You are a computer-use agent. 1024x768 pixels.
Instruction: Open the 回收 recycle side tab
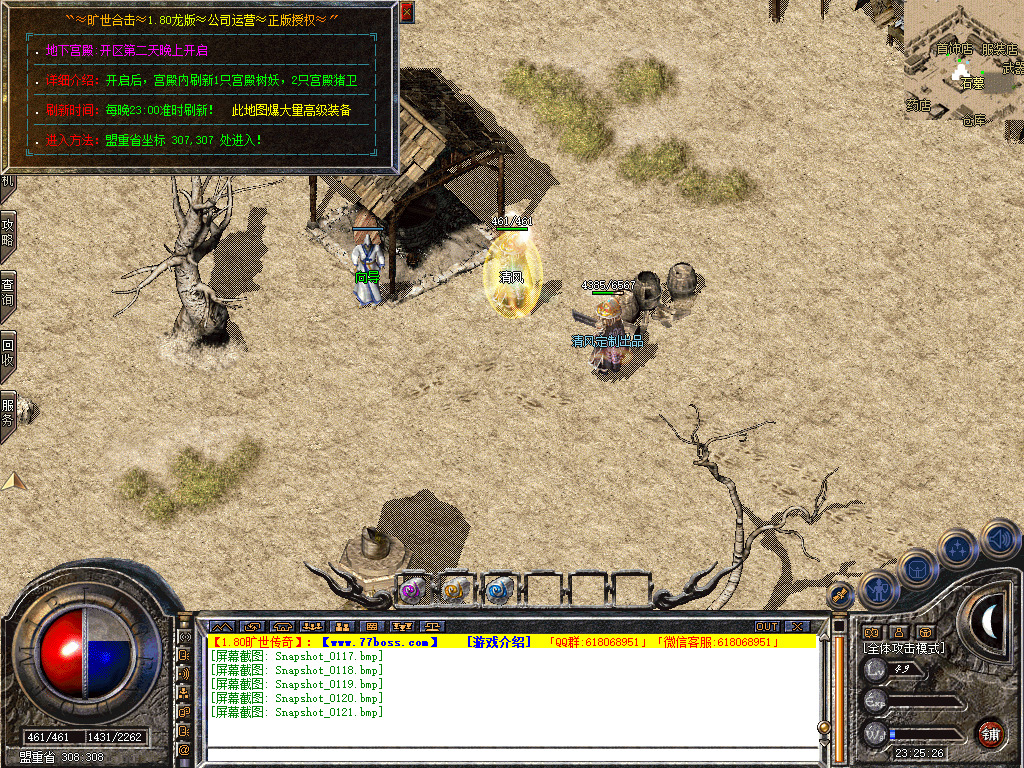[8, 351]
